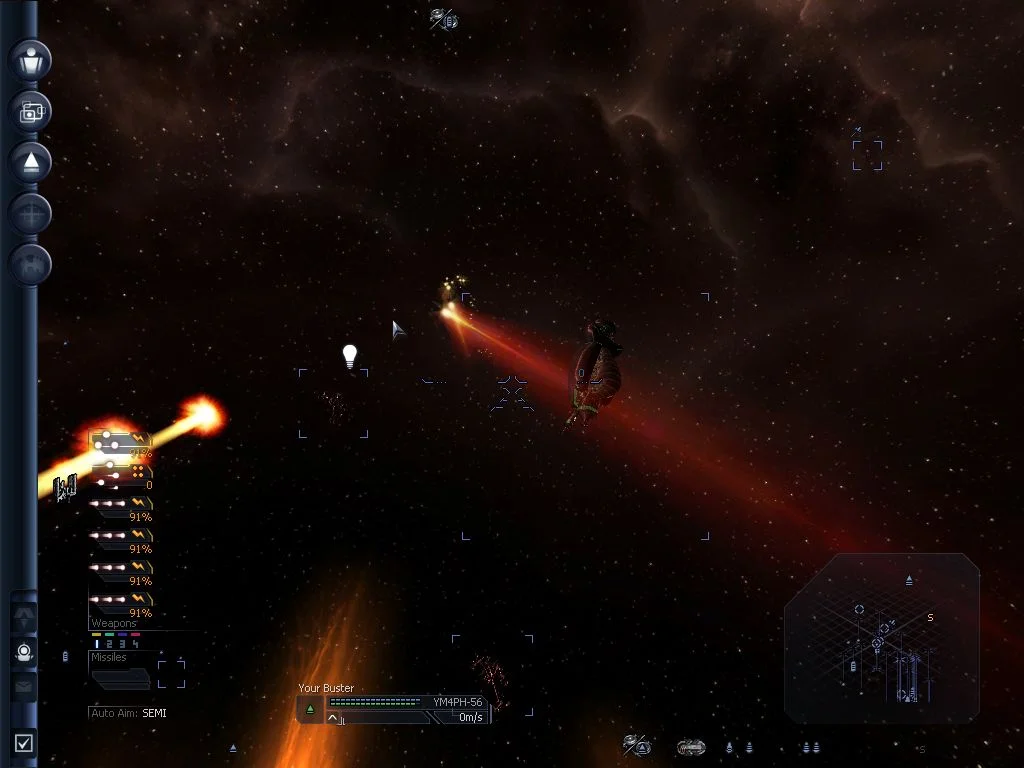Open the pilot menu button
The image size is (1024, 768).
pyautogui.click(x=30, y=59)
